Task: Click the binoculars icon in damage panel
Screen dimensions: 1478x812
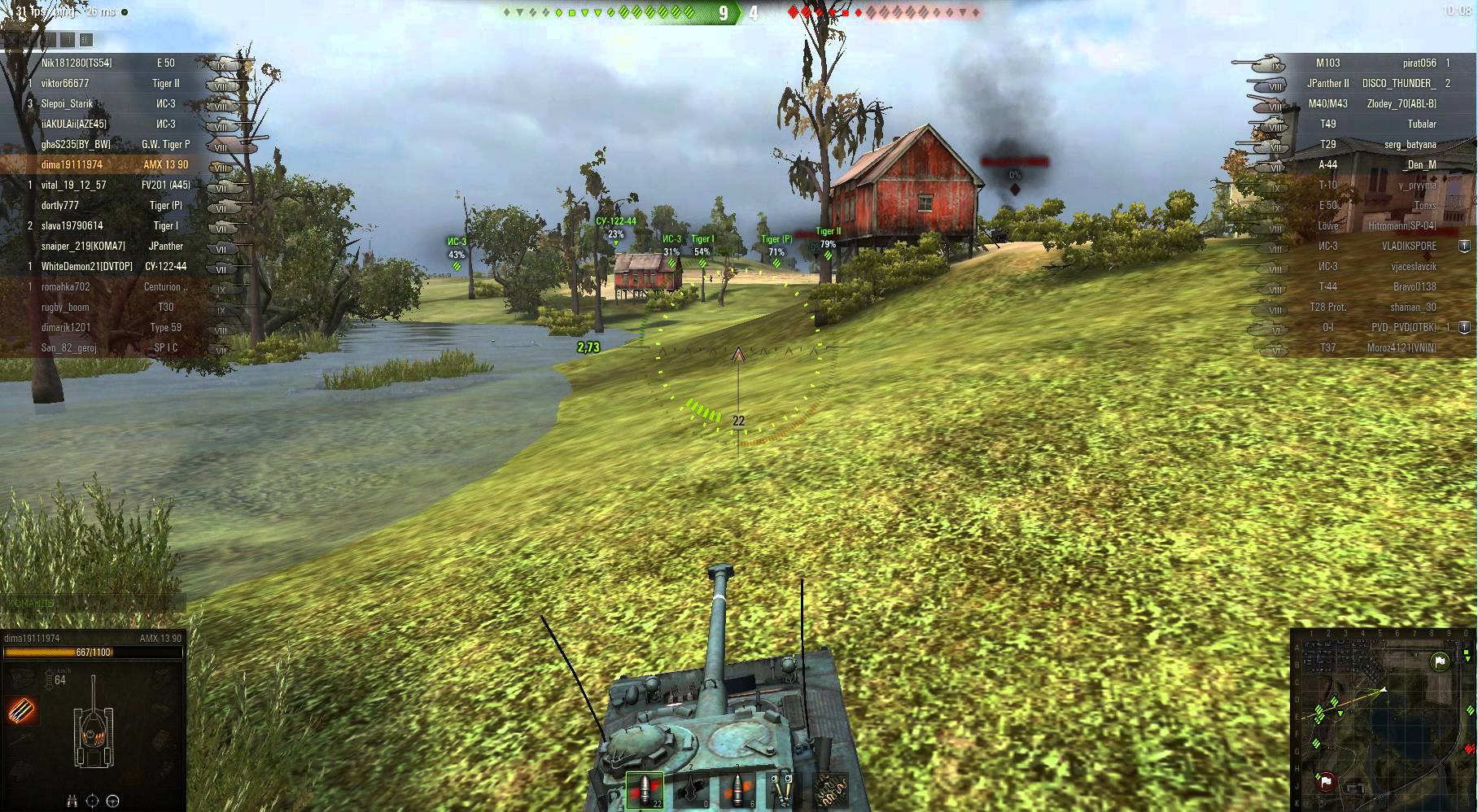Action: [x=72, y=801]
